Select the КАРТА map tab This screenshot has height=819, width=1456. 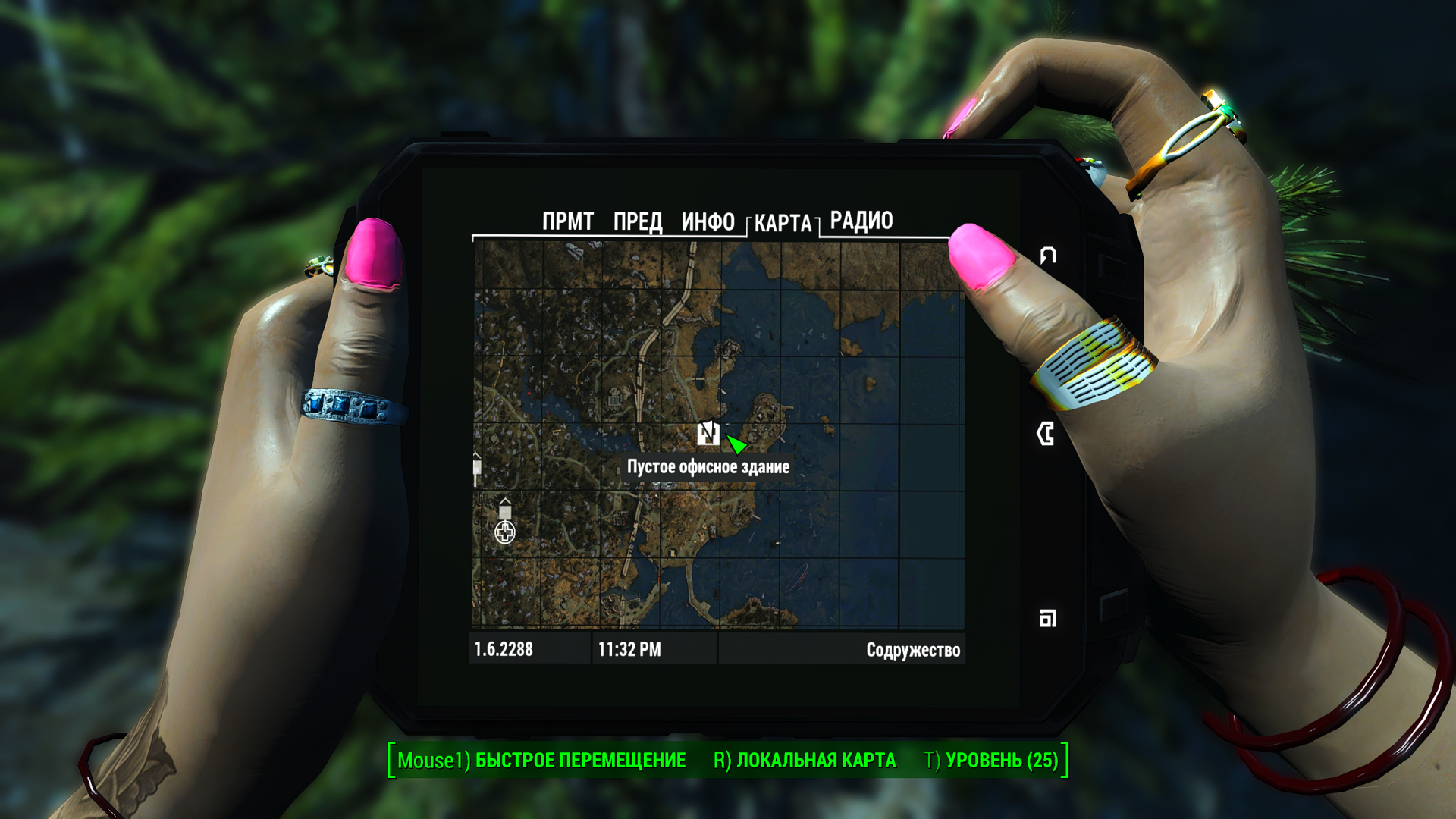tap(783, 223)
